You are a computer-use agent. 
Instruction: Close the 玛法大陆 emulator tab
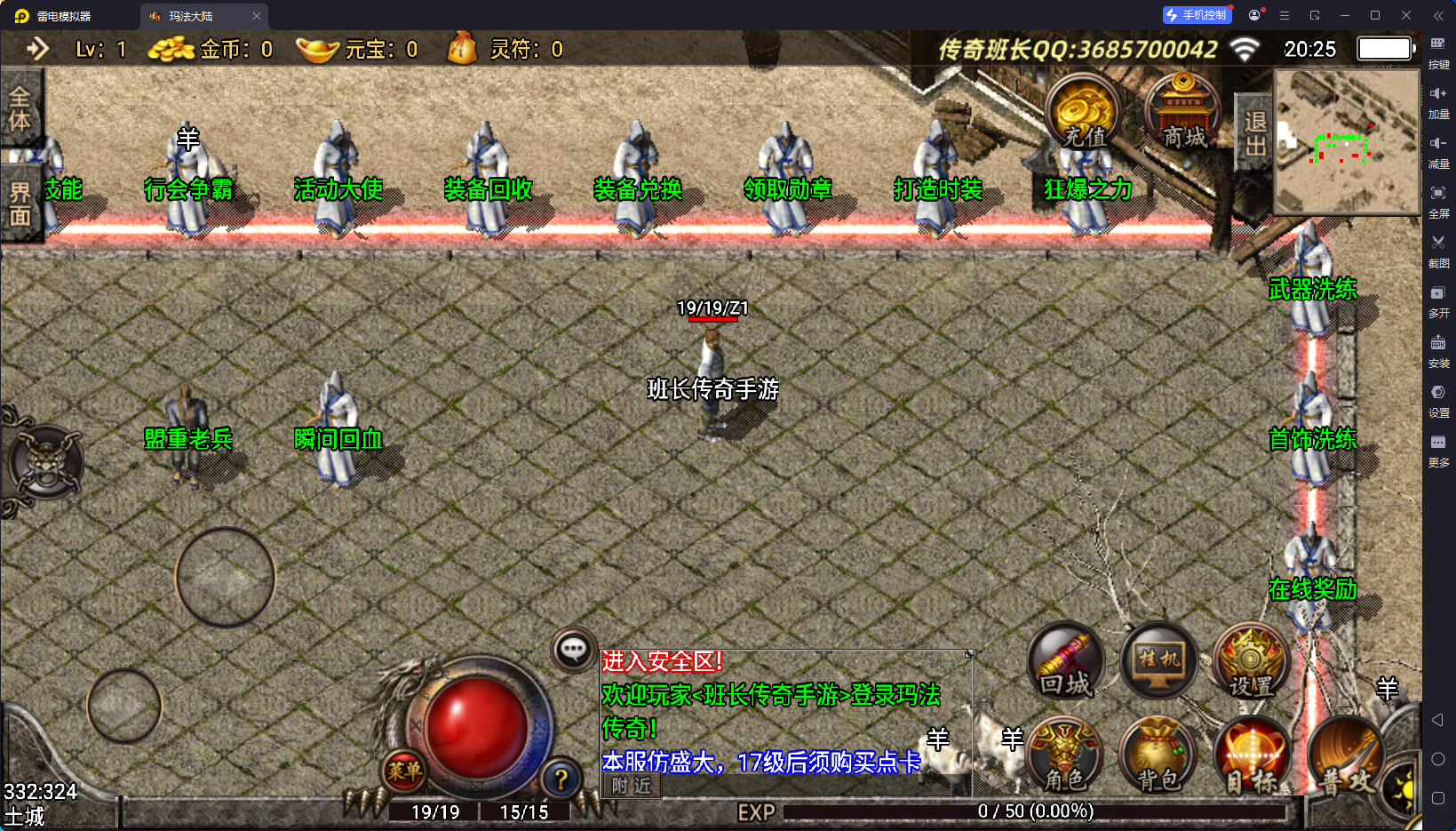[257, 16]
